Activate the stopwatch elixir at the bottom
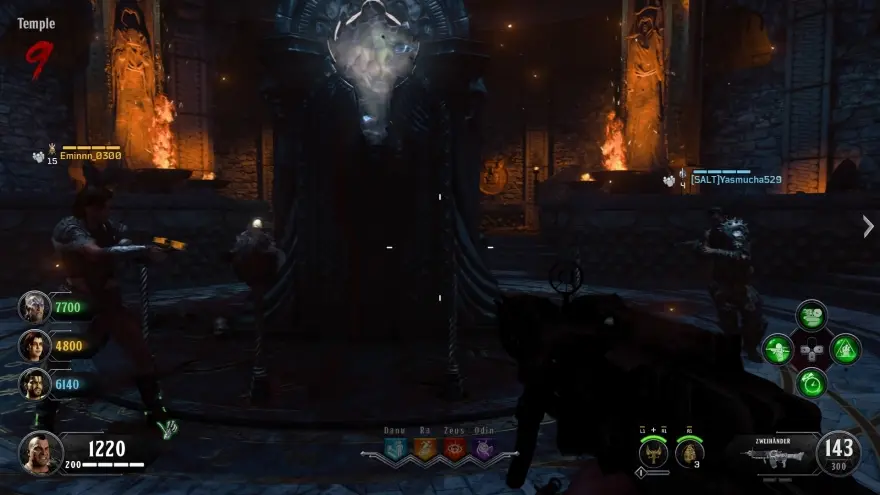The image size is (880, 495). click(x=811, y=382)
